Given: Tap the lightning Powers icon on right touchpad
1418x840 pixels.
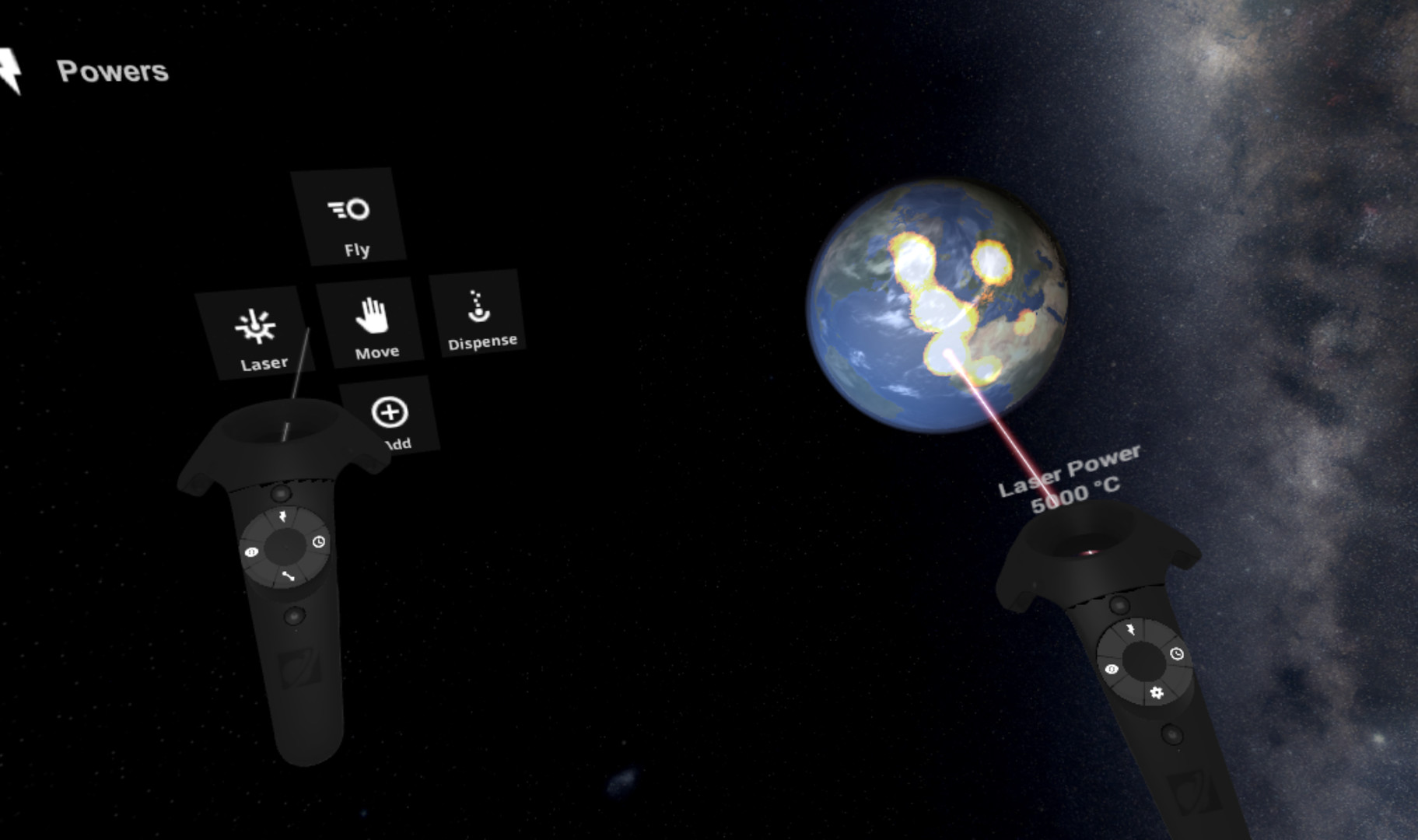Looking at the screenshot, I should pyautogui.click(x=1130, y=630).
